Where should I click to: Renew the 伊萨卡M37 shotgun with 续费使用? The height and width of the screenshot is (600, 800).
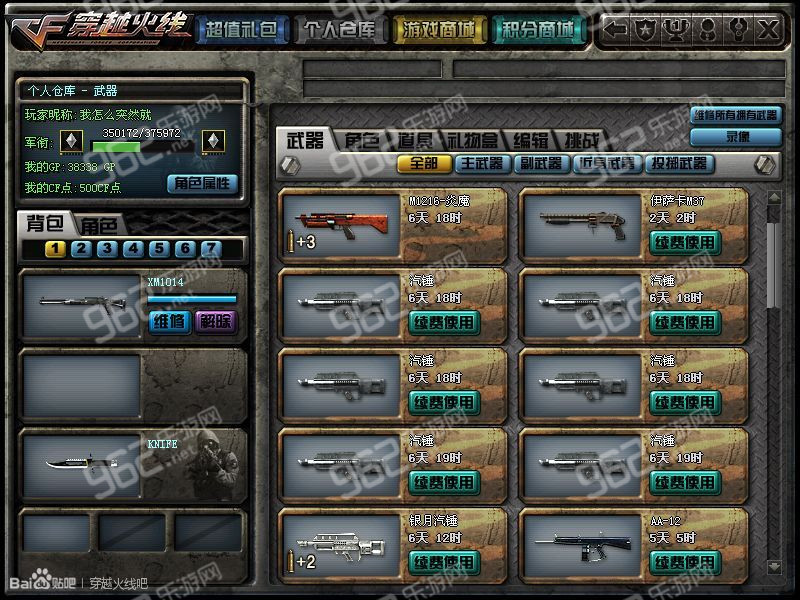(685, 241)
